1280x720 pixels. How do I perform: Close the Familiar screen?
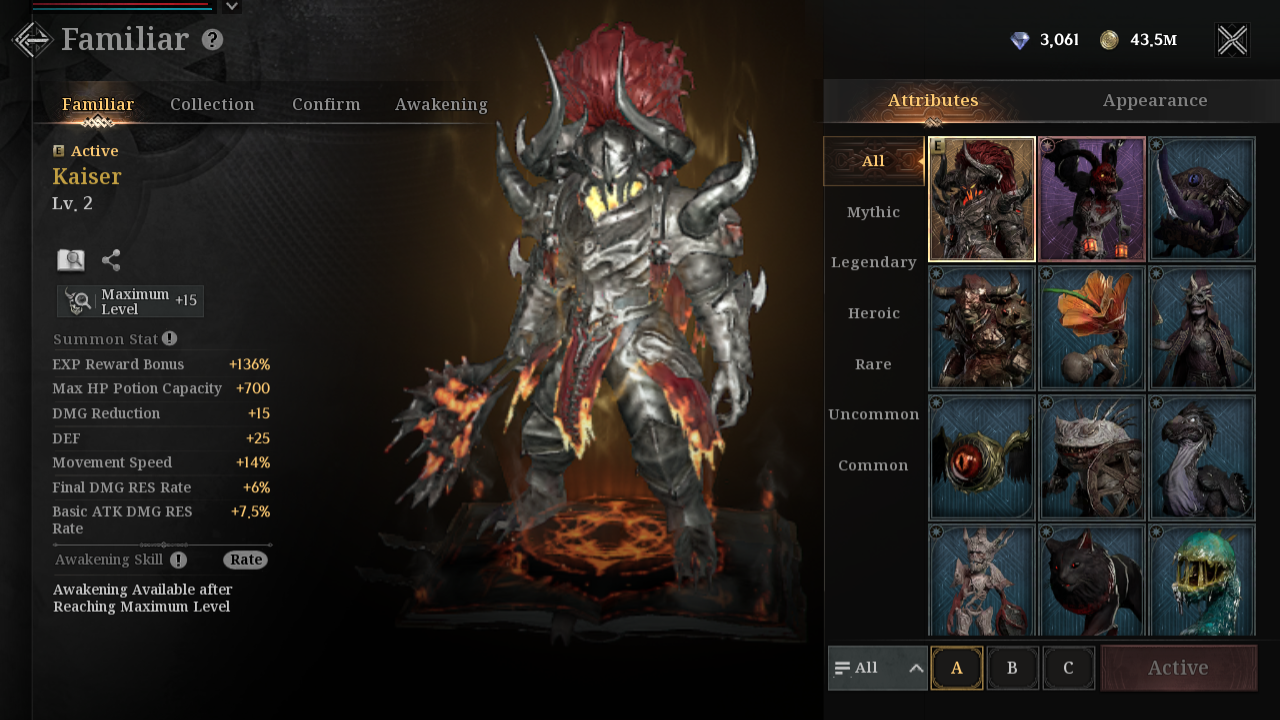[1232, 40]
